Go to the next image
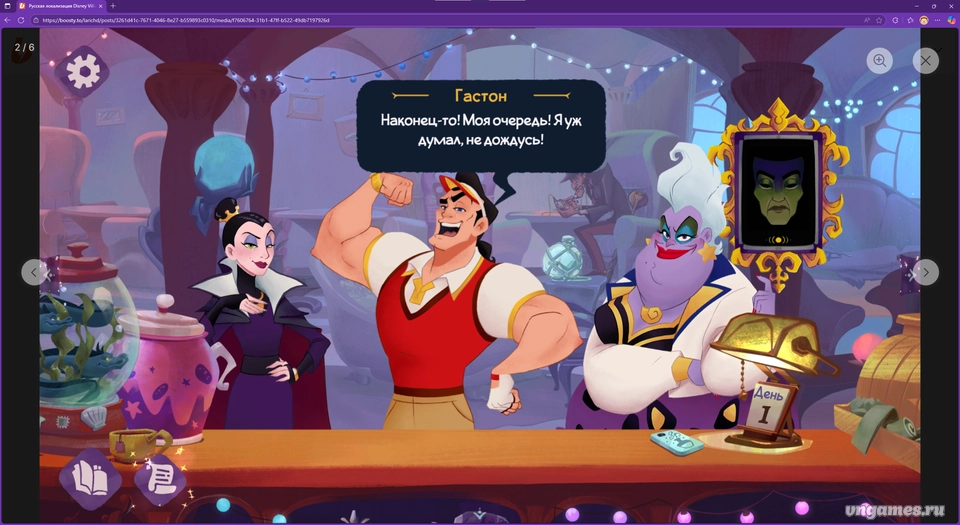Screen dimensions: 960x525 click(925, 272)
